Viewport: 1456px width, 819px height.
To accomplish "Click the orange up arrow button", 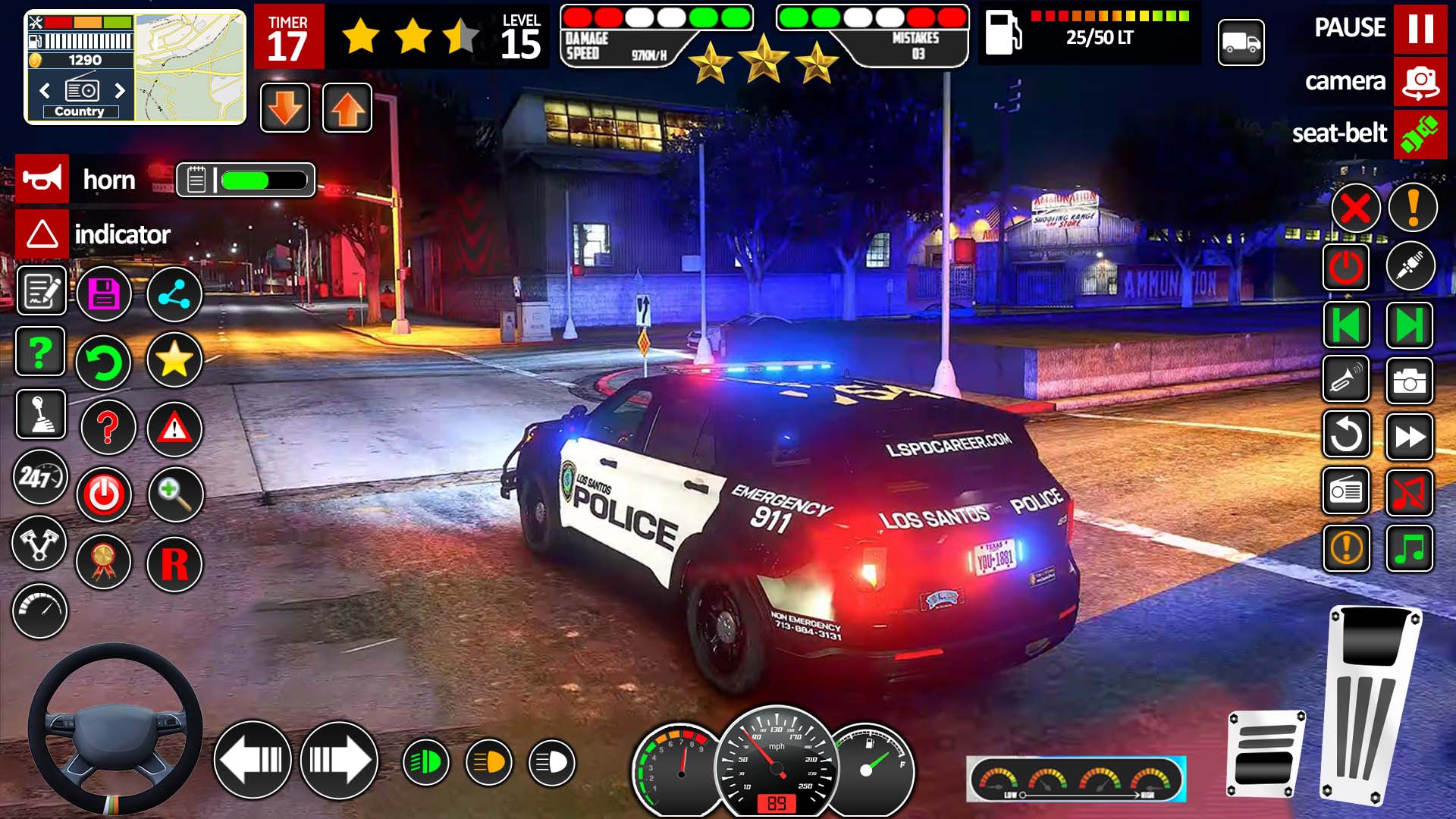I will 347,108.
